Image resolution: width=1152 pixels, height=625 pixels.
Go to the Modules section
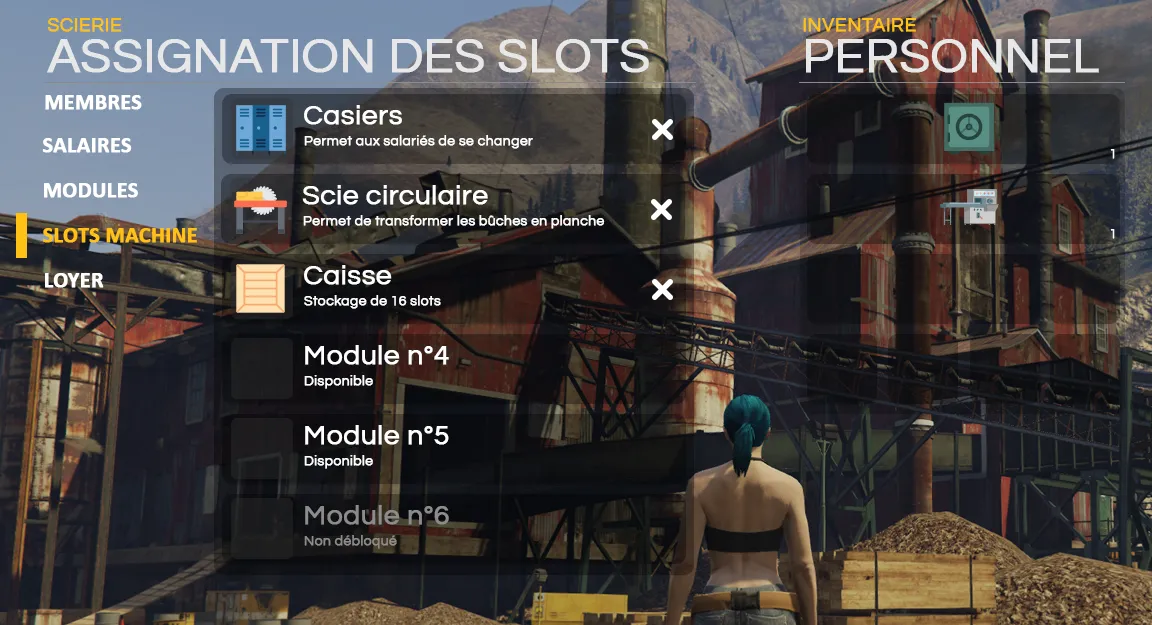coord(91,191)
